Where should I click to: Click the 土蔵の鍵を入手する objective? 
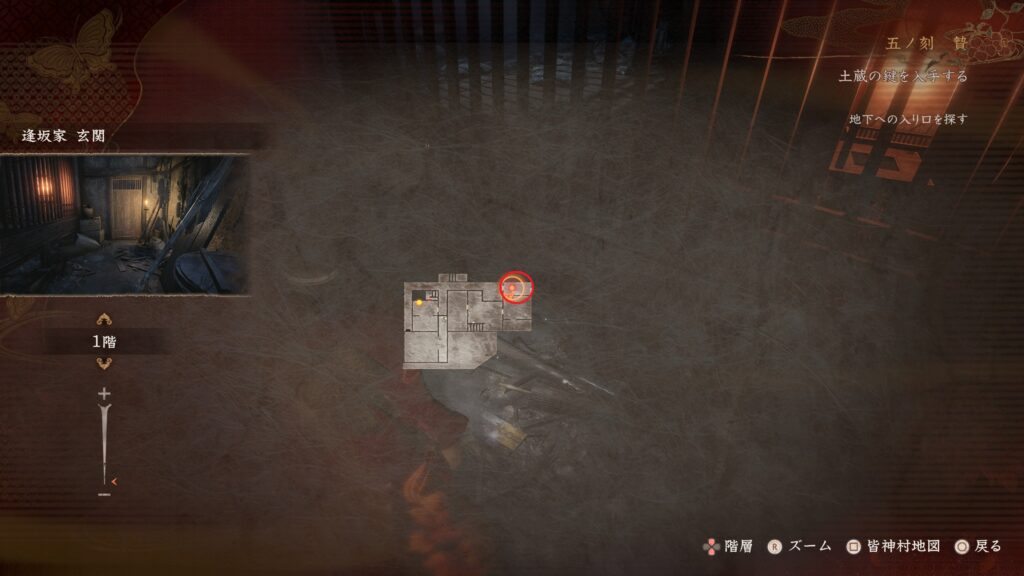pos(902,76)
